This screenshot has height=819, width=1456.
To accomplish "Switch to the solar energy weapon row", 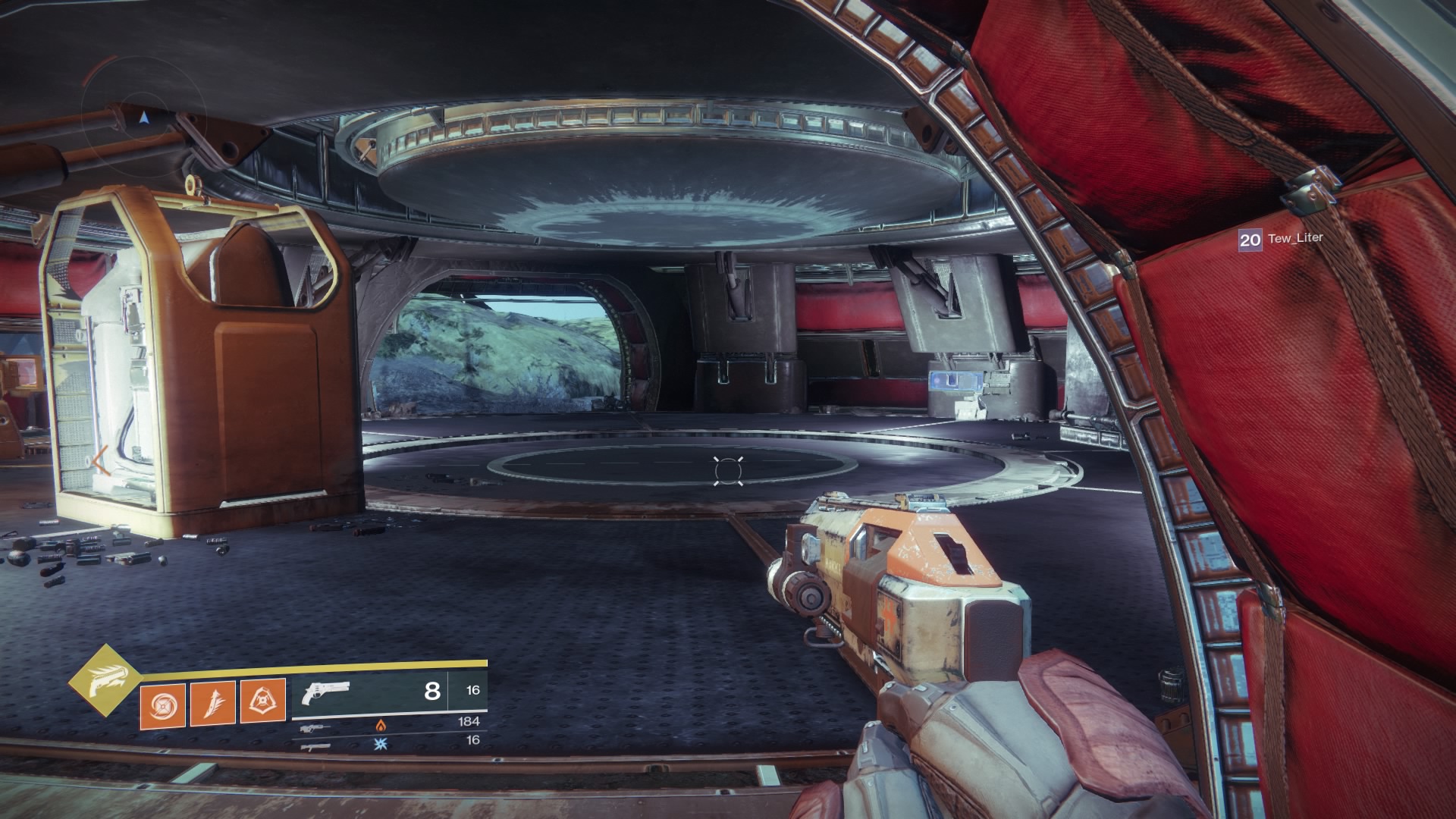I will [389, 723].
